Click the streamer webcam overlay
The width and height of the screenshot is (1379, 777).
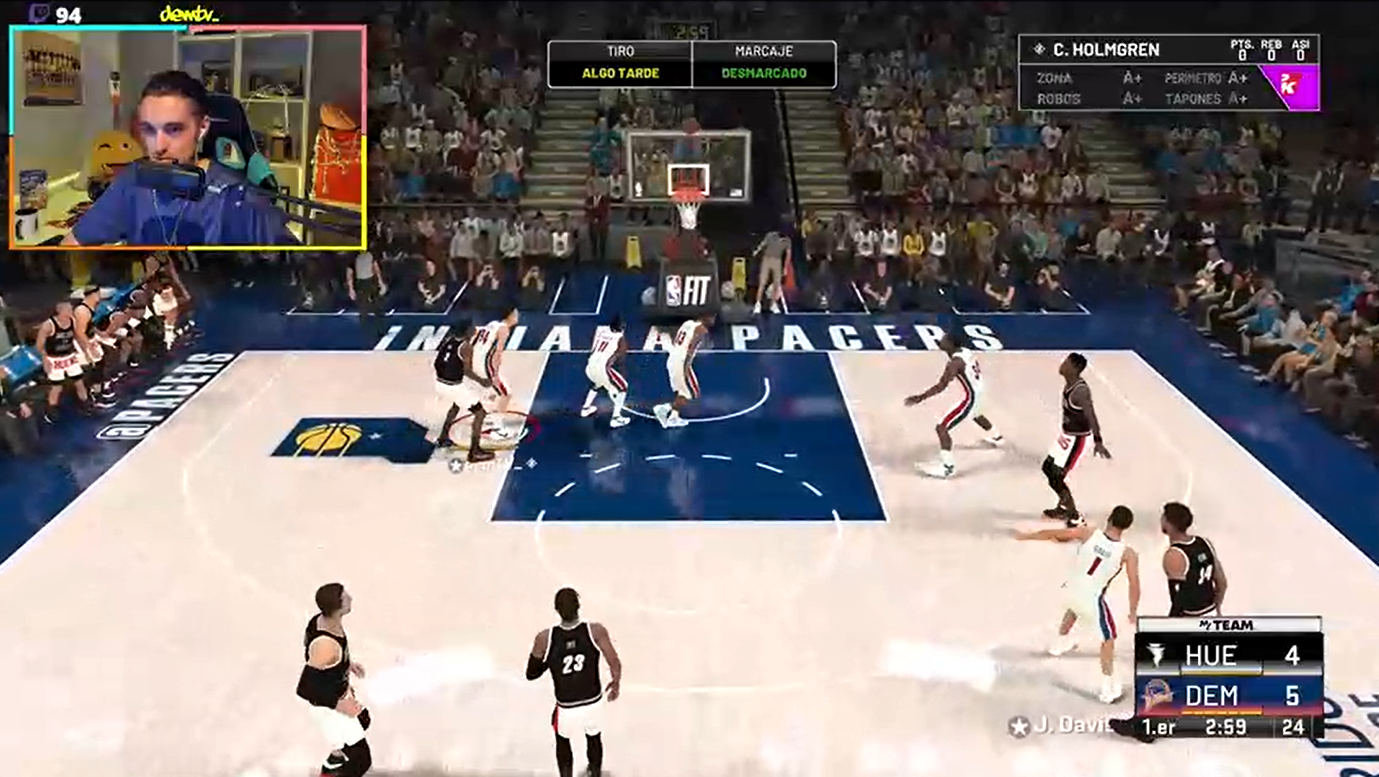[x=188, y=137]
